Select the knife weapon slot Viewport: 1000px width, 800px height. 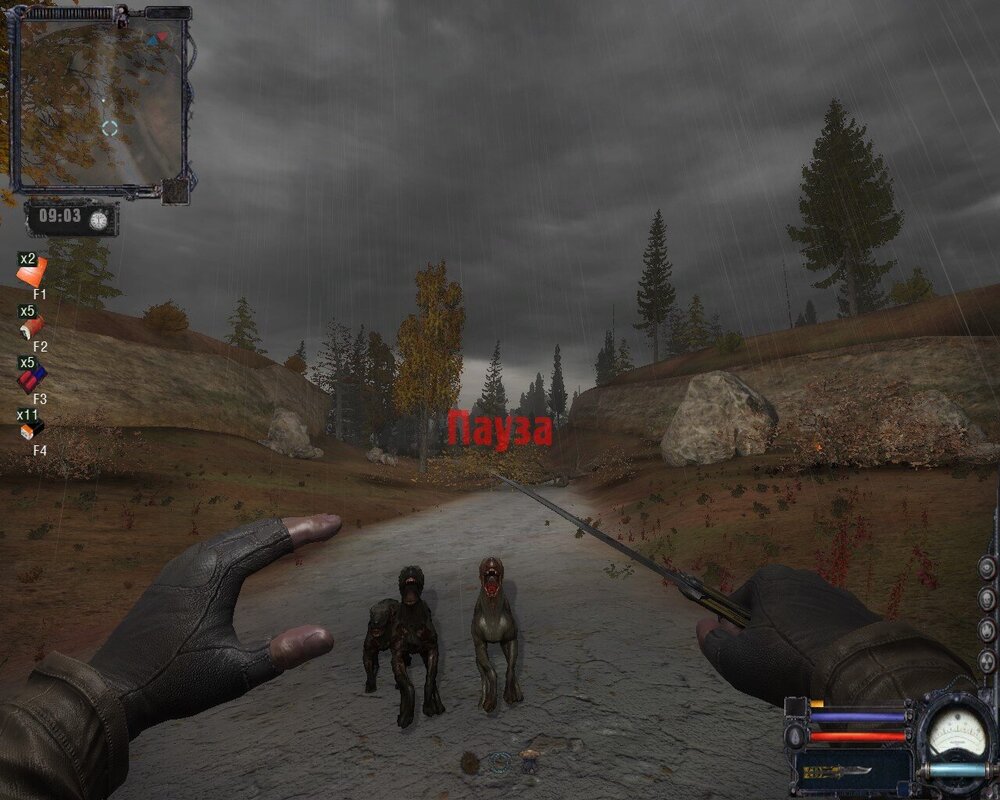[838, 772]
